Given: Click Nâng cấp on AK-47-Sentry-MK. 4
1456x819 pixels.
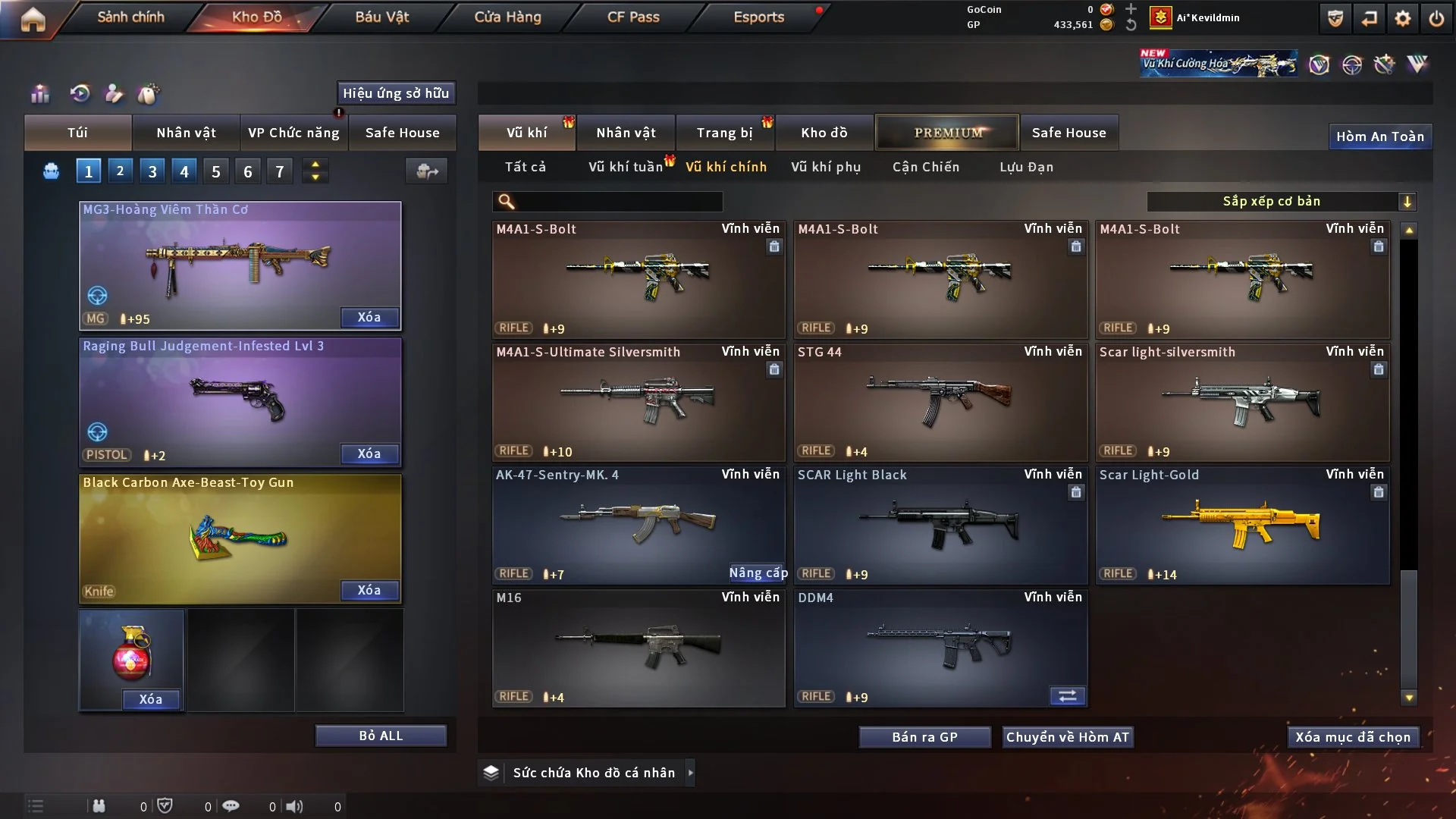Looking at the screenshot, I should 758,573.
